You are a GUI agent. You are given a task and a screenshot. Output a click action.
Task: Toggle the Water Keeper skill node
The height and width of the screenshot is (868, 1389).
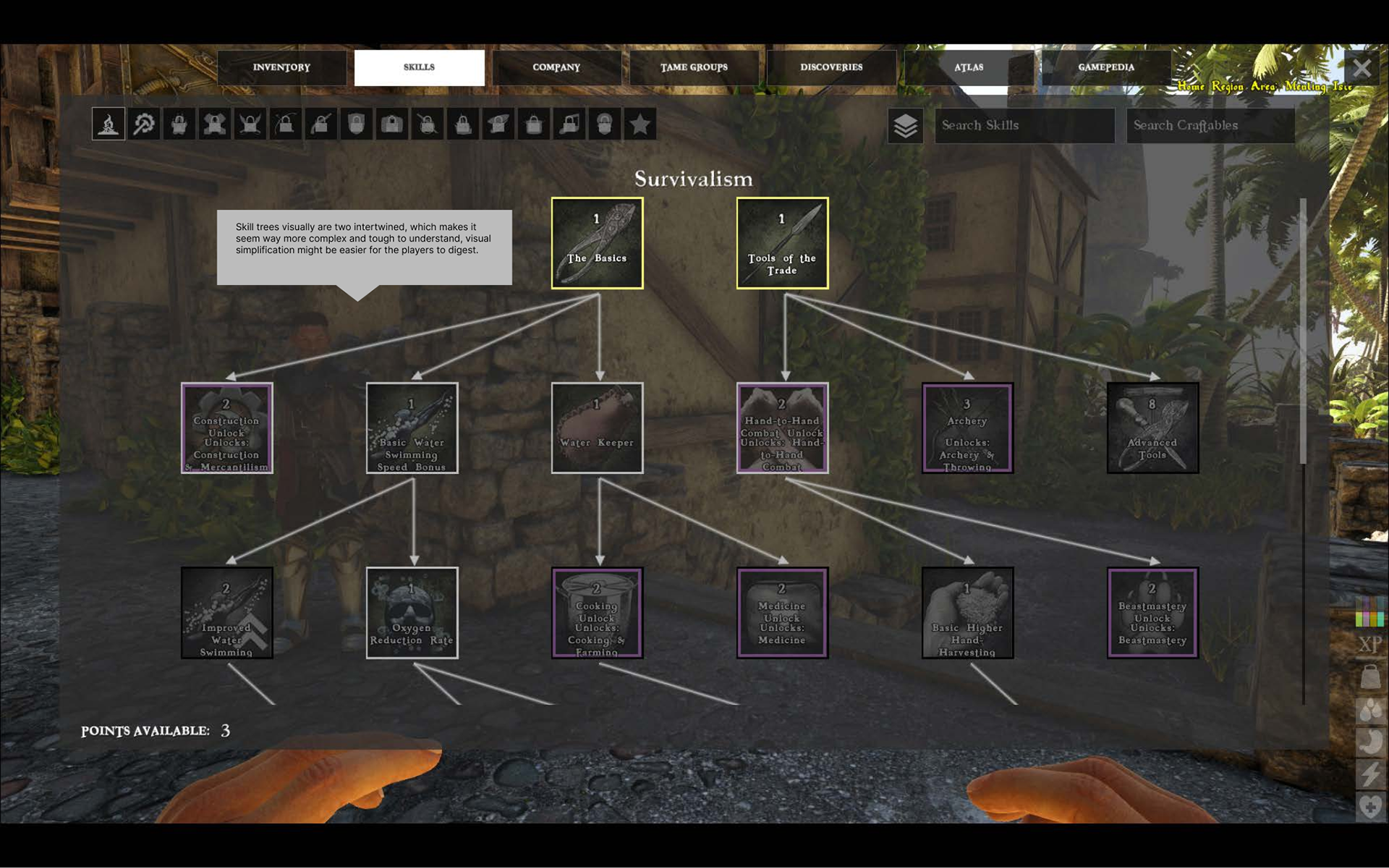click(598, 428)
